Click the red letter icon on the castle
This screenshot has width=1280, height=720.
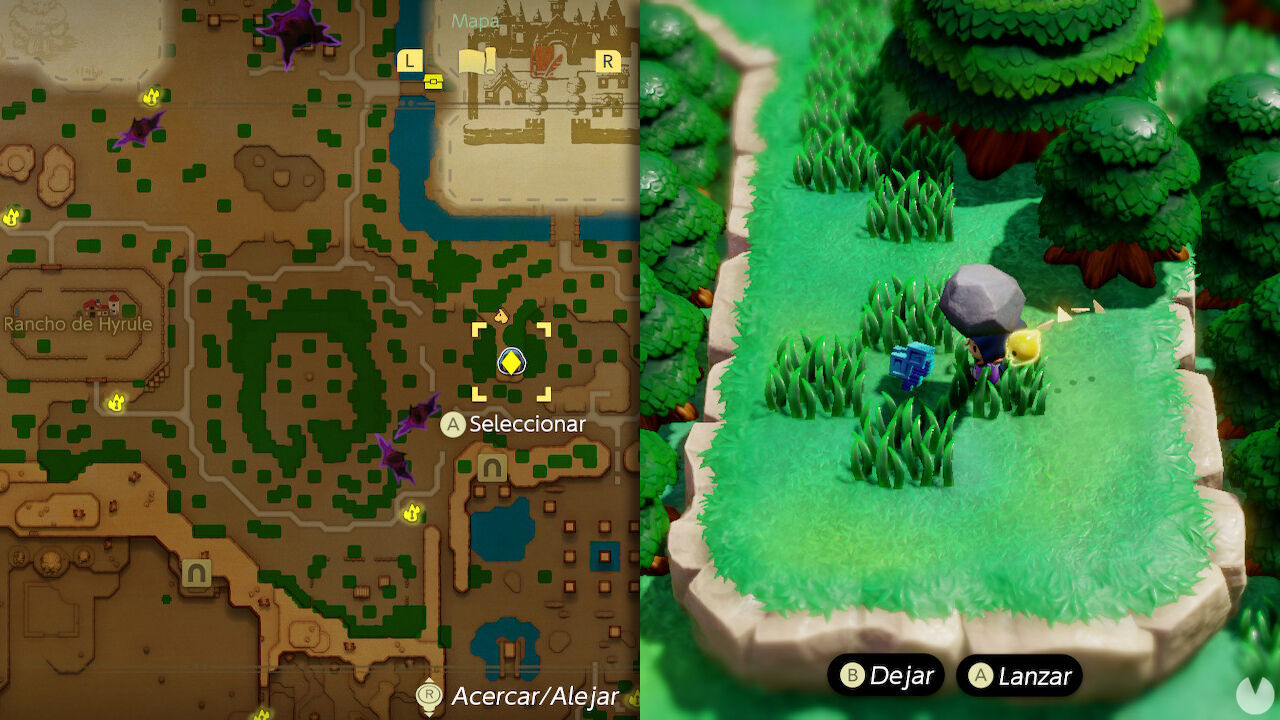pyautogui.click(x=546, y=60)
